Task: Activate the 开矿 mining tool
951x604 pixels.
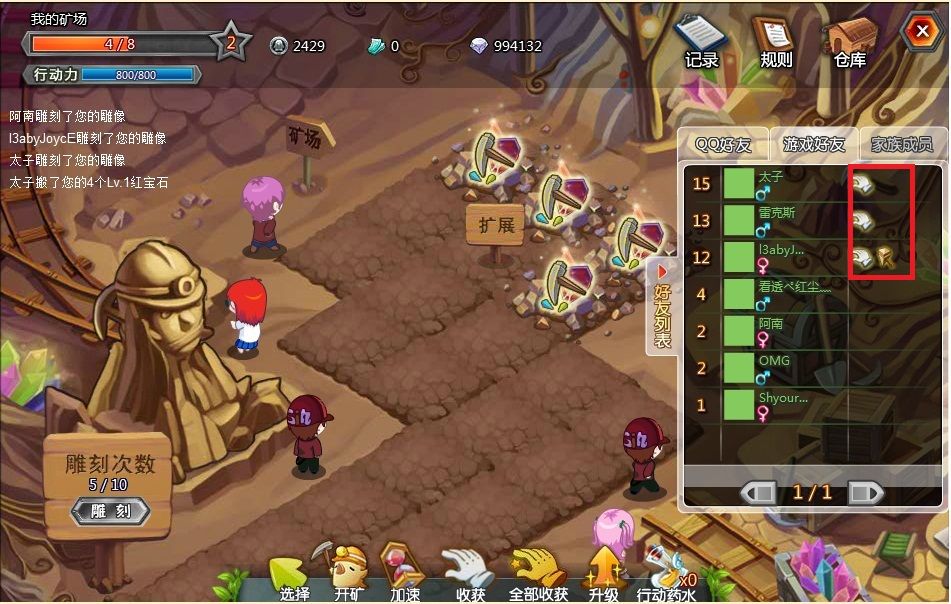Action: coord(350,577)
